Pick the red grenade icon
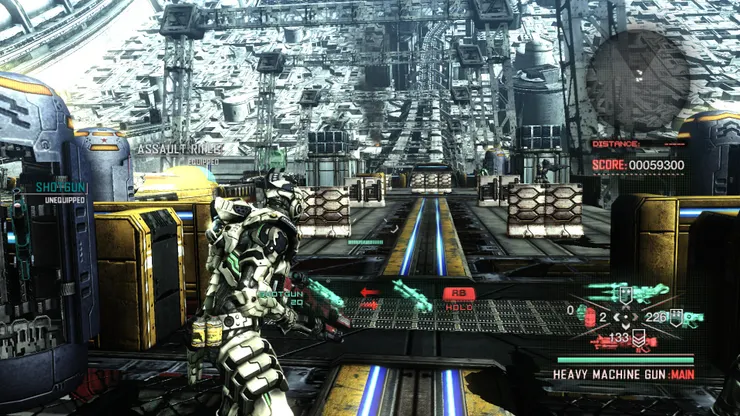Screen dimensions: 740x416 pos(589,317)
